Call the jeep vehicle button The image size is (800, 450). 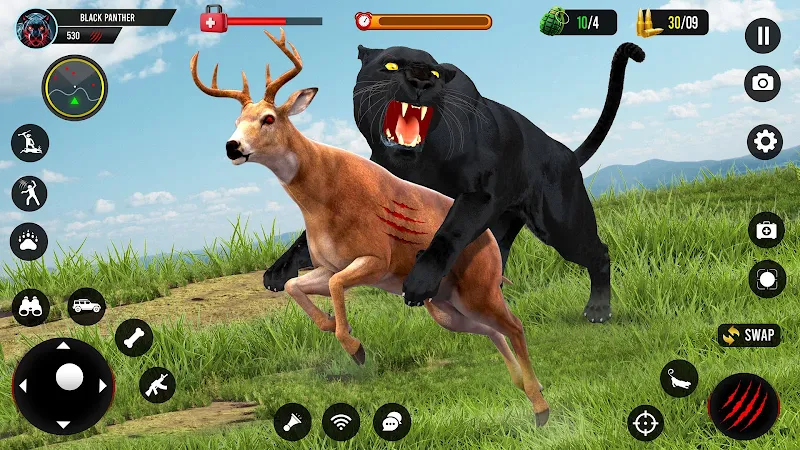[86, 306]
